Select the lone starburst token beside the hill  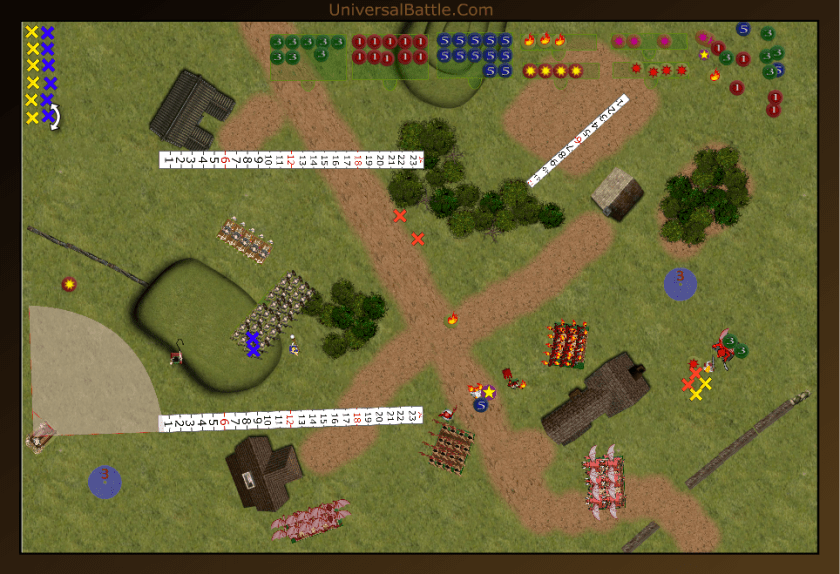[x=69, y=285]
